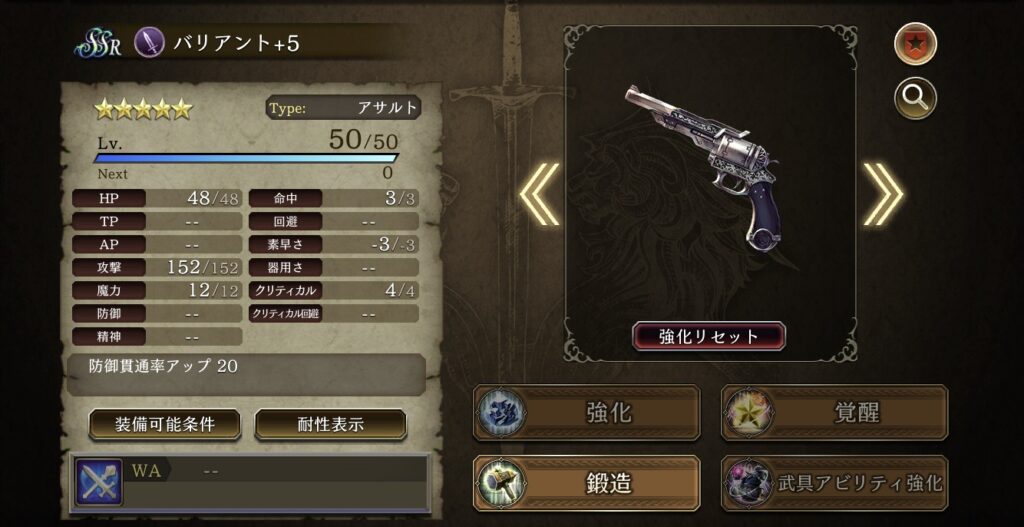Open the magnifying glass zoom view
Image resolution: width=1024 pixels, height=527 pixels.
[x=914, y=98]
